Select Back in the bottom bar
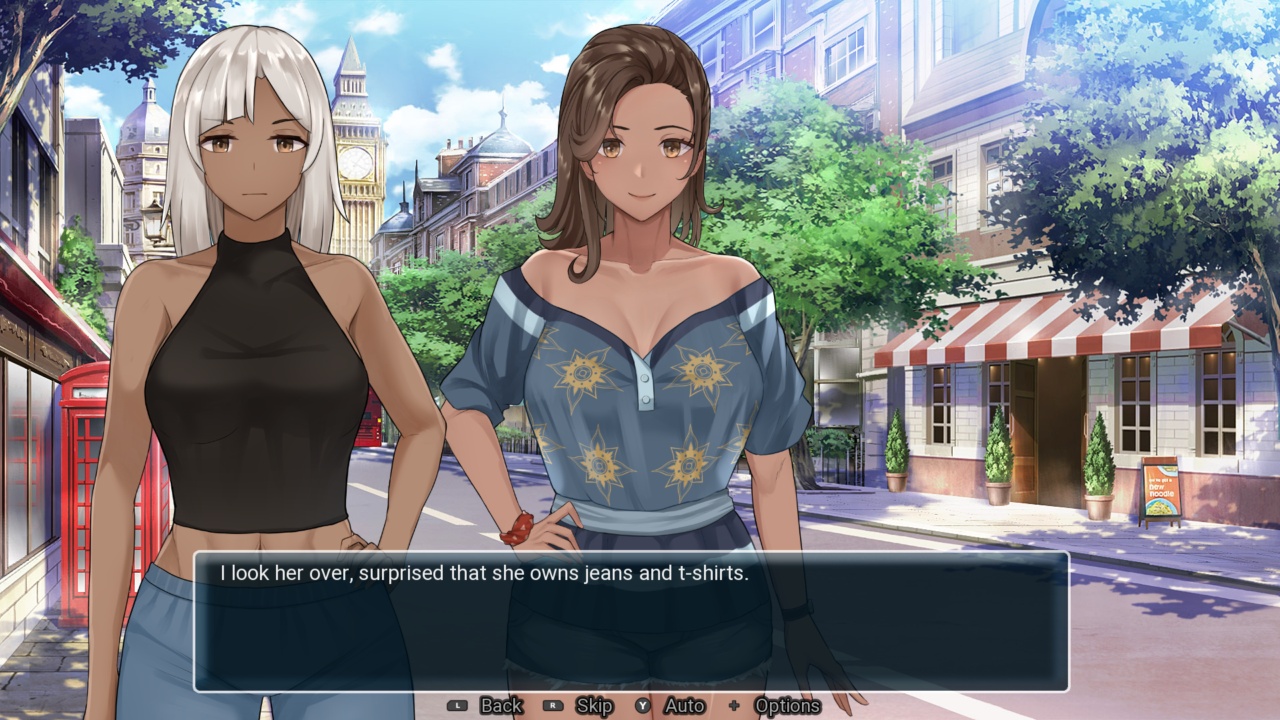The height and width of the screenshot is (720, 1280). (500, 705)
